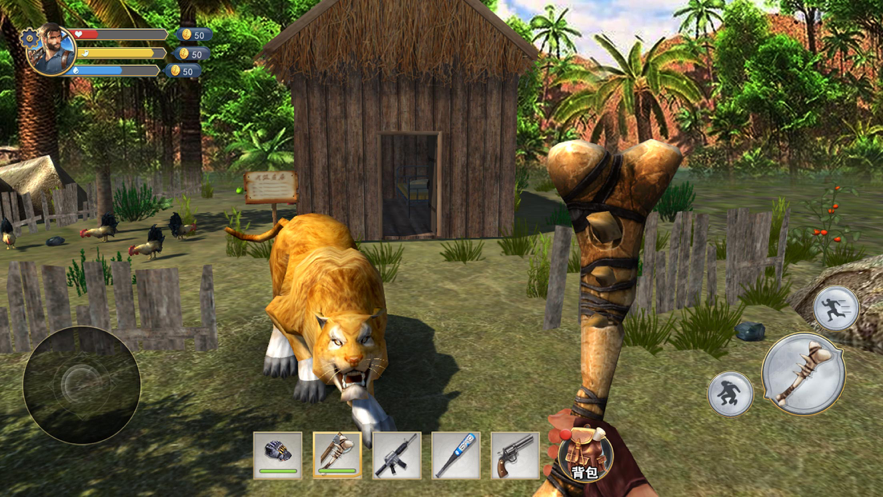Toggle the crouch figure button

coord(730,393)
